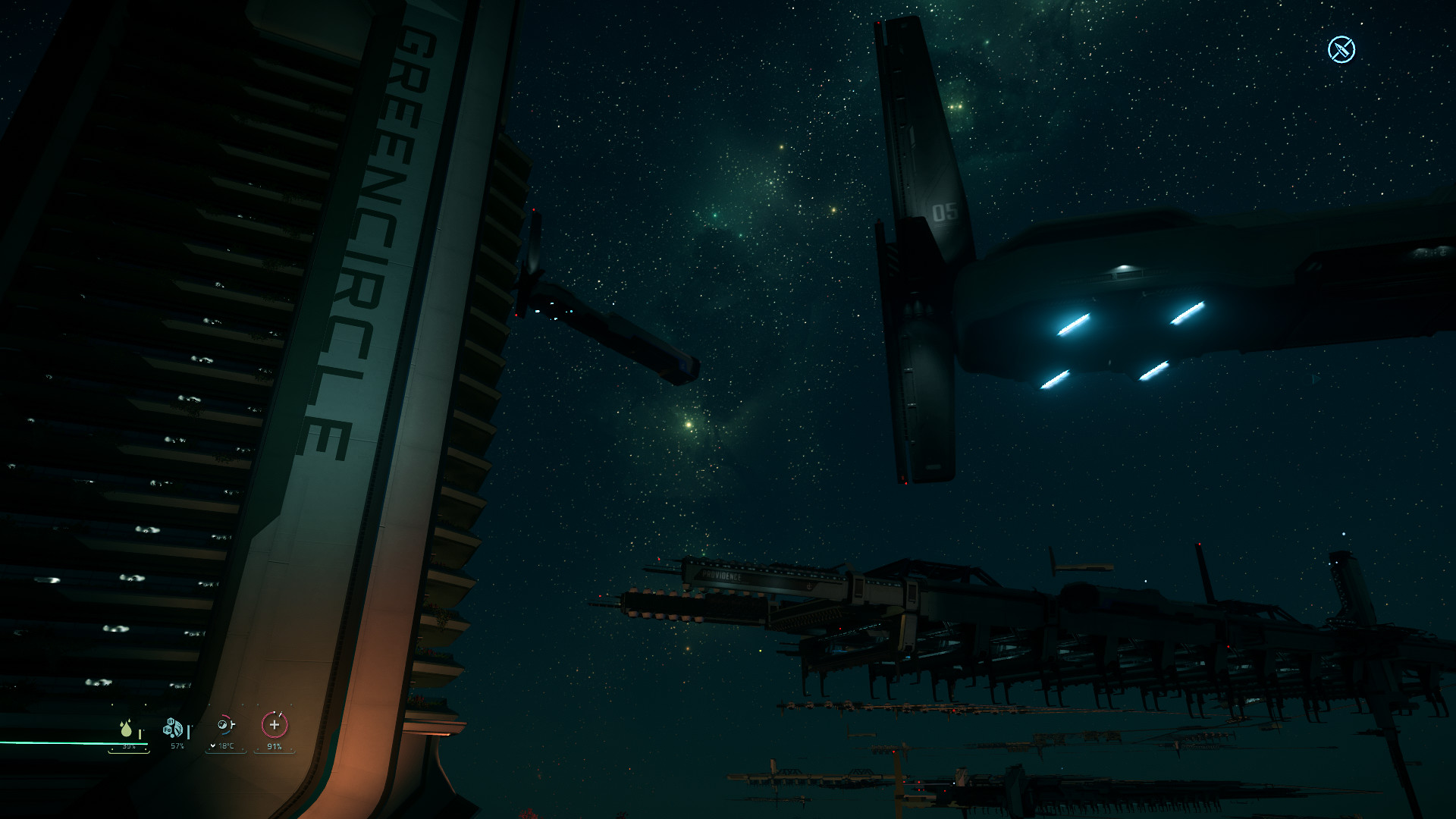This screenshot has width=1456, height=819.
Task: Click the crossed-out bullet no-weapons zone icon
Action: pos(1341,49)
